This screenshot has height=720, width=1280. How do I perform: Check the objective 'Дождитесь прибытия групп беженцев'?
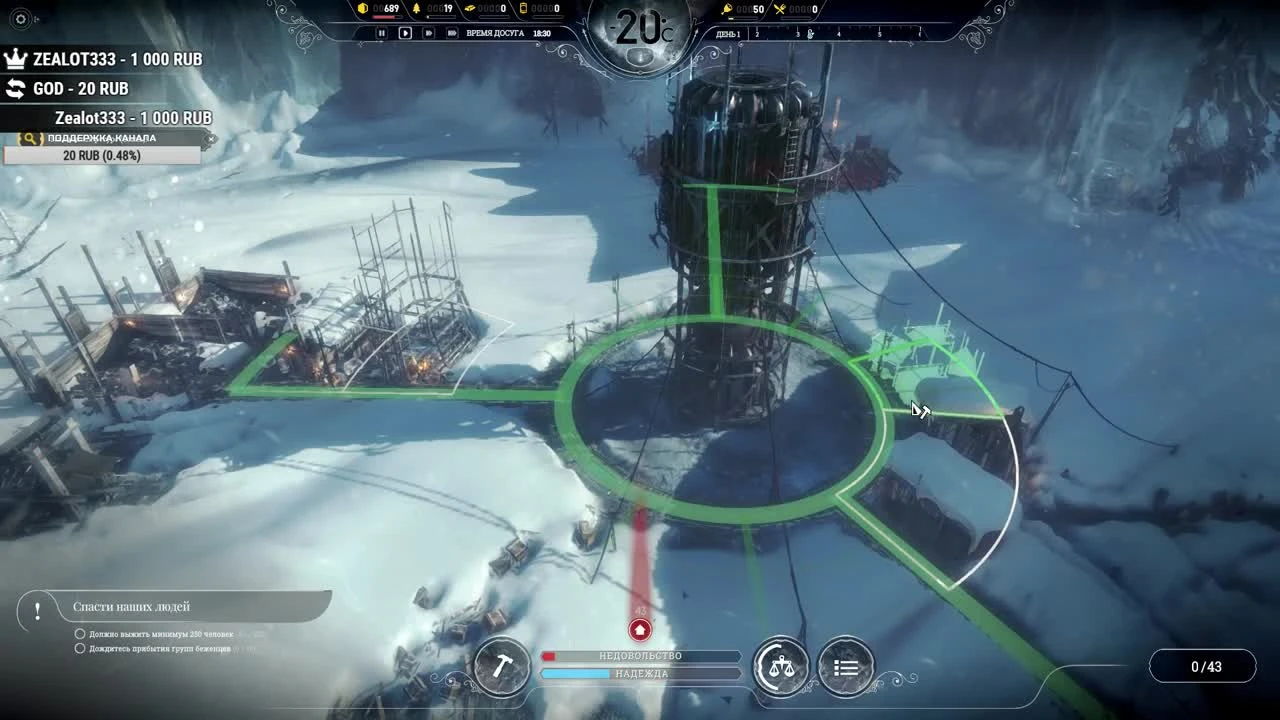click(x=80, y=648)
